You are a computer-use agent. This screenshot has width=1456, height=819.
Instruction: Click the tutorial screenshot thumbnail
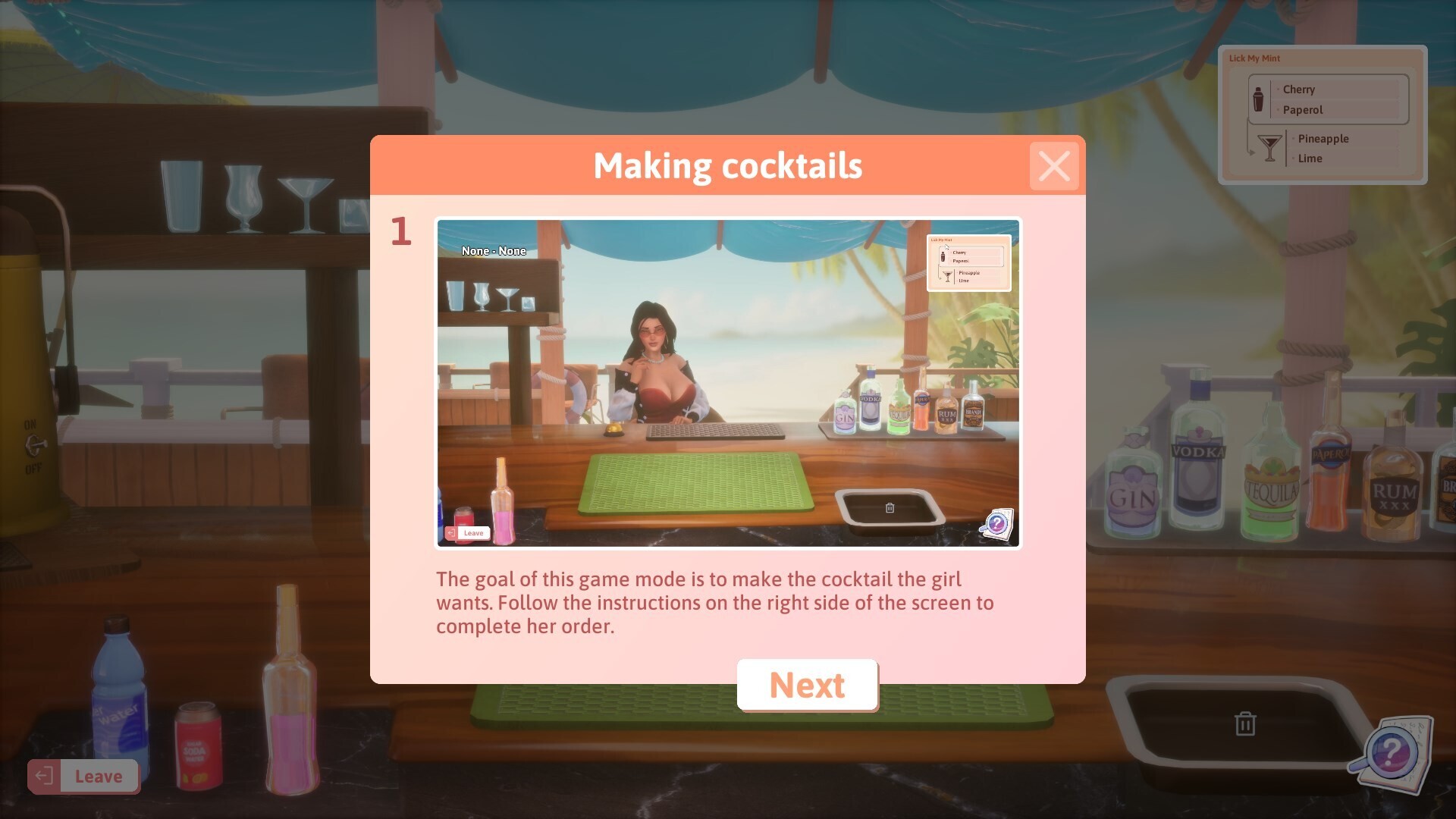coord(728,383)
